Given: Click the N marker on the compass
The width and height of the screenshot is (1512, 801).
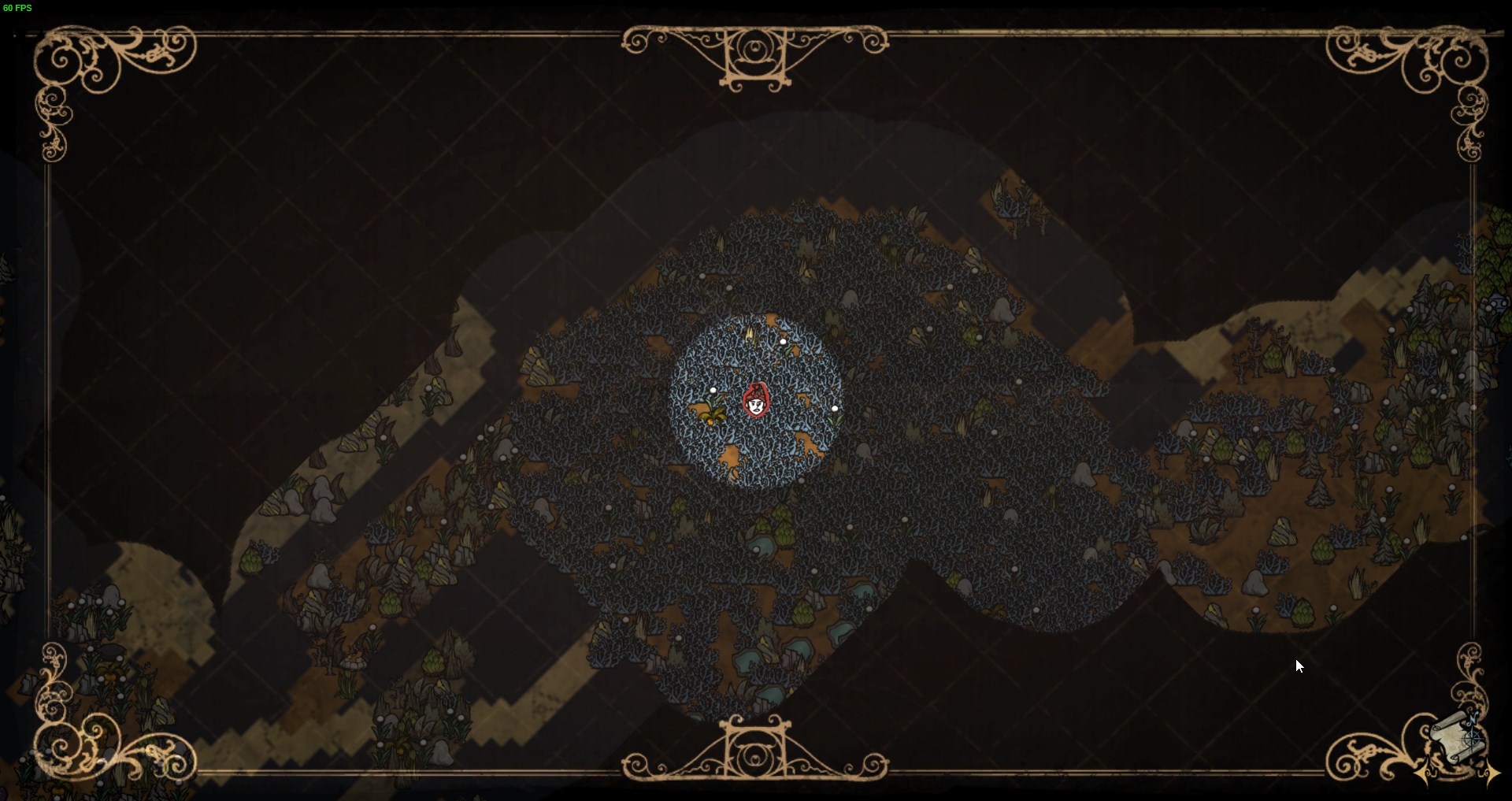Looking at the screenshot, I should tap(1472, 718).
